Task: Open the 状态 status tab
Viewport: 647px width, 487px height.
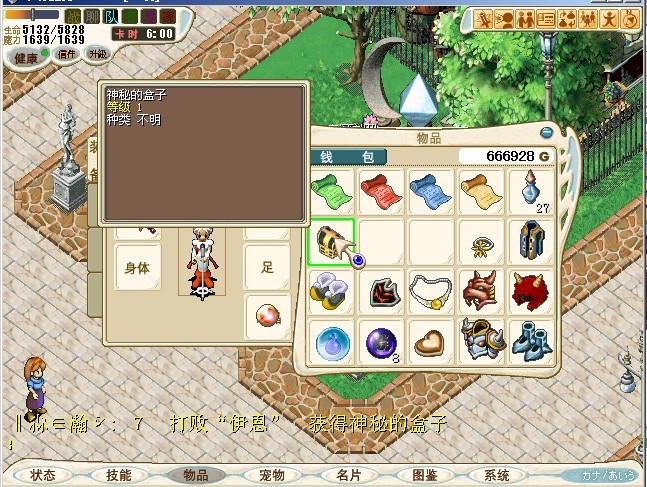Action: click(x=43, y=475)
